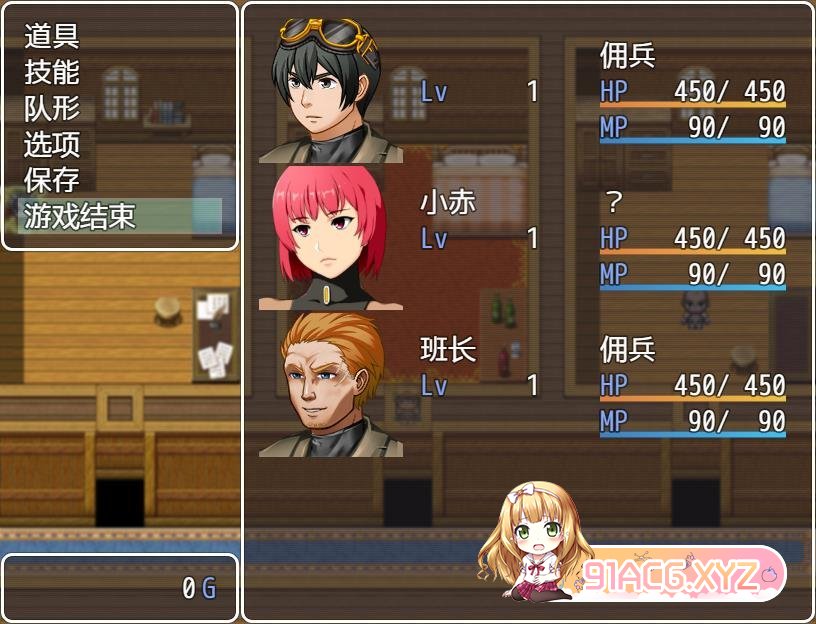Choose the 队形 (Formation) option
Viewport: 816px width, 624px height.
pos(52,109)
